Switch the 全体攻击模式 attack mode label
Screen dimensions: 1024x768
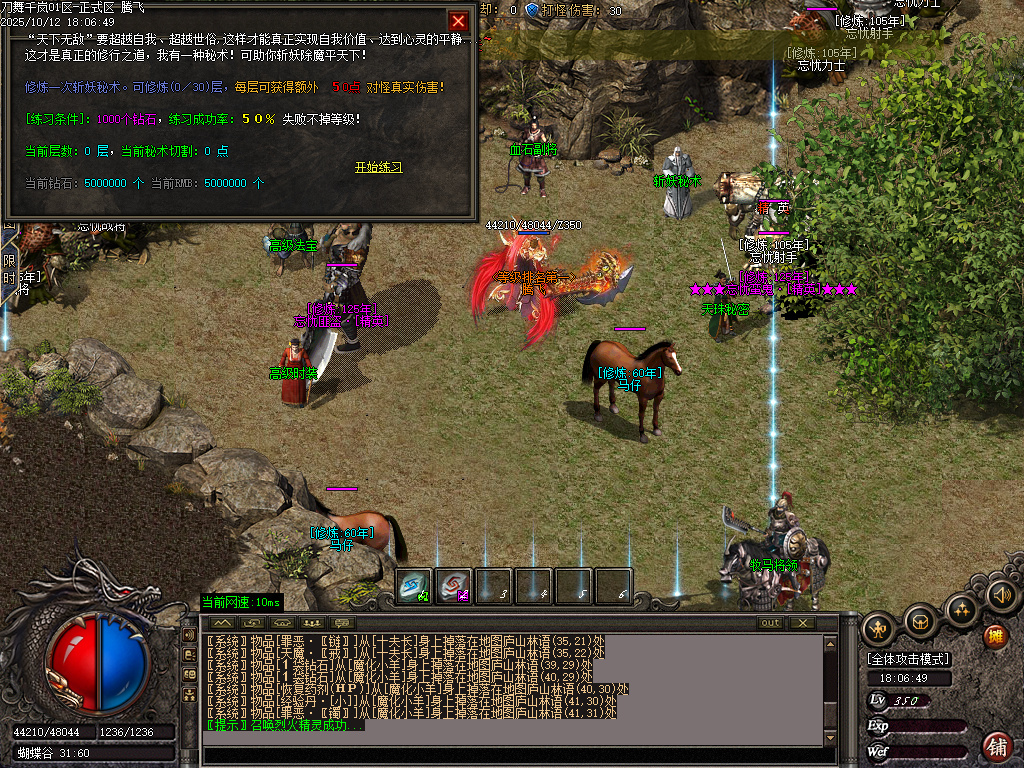[909, 659]
